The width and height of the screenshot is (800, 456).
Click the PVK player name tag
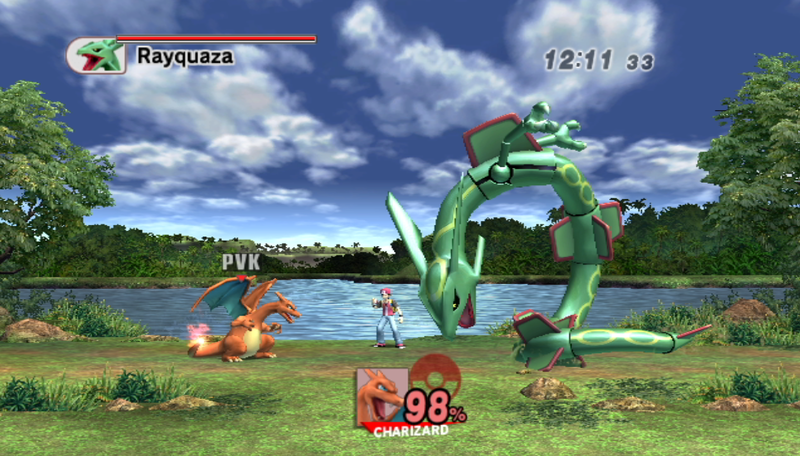(240, 262)
